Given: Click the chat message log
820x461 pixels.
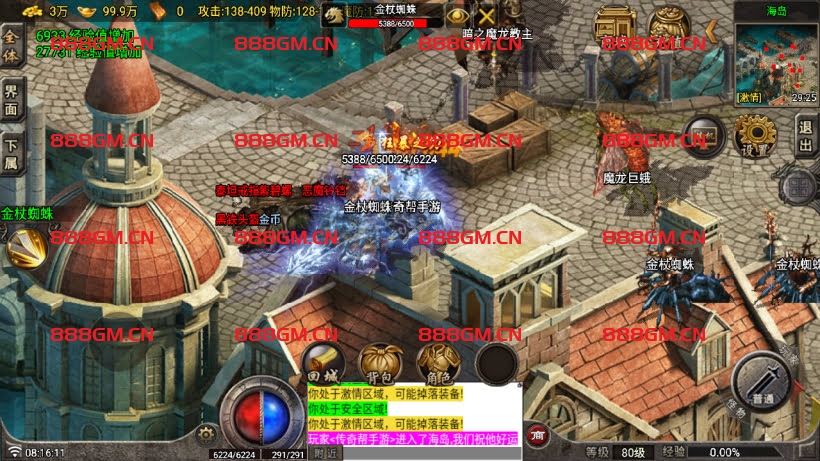Looking at the screenshot, I should pyautogui.click(x=412, y=415).
